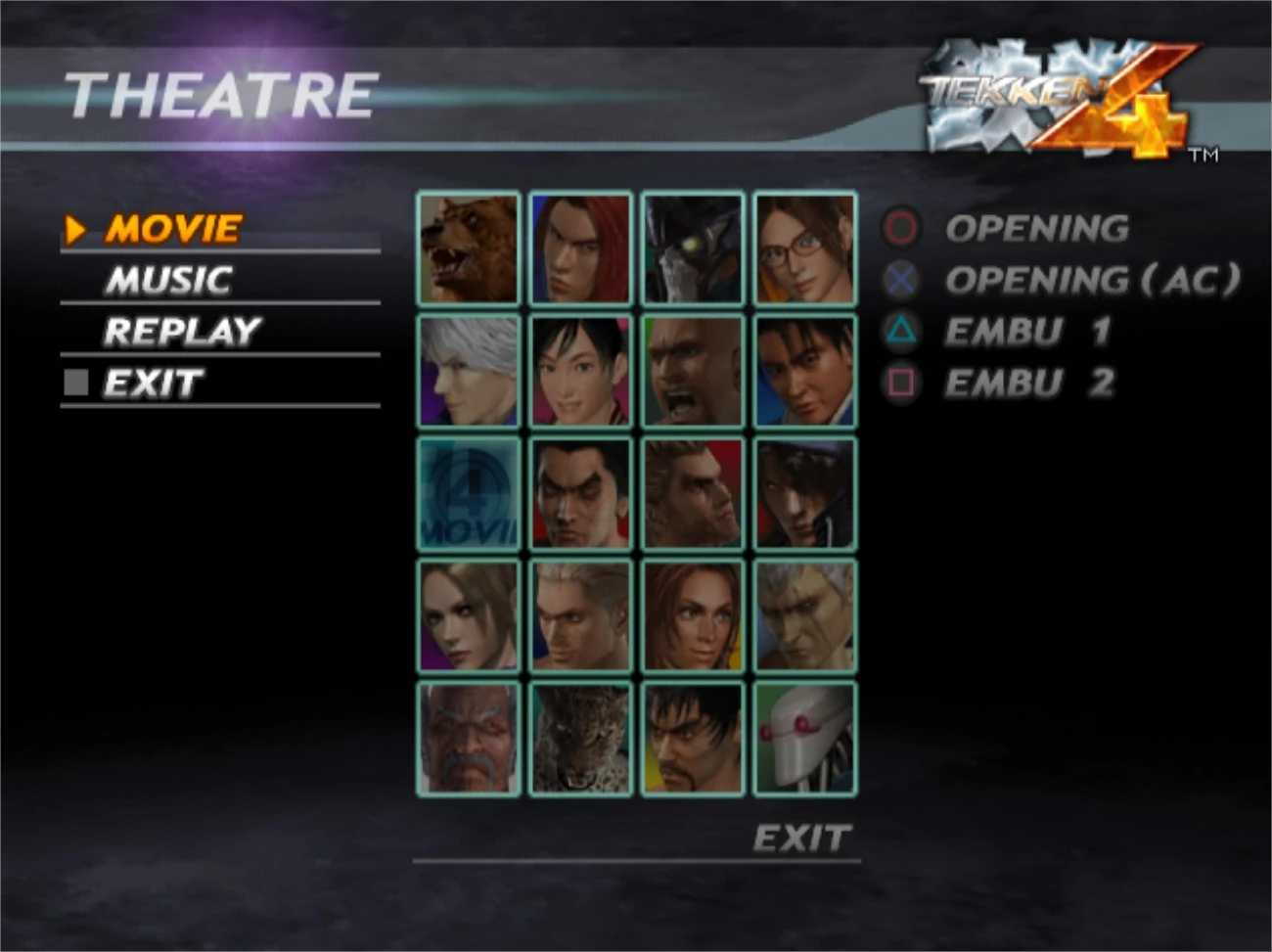Screen dimensions: 1272x952
Task: Select the Cross symbol beside OPENING (AC)
Action: click(899, 280)
